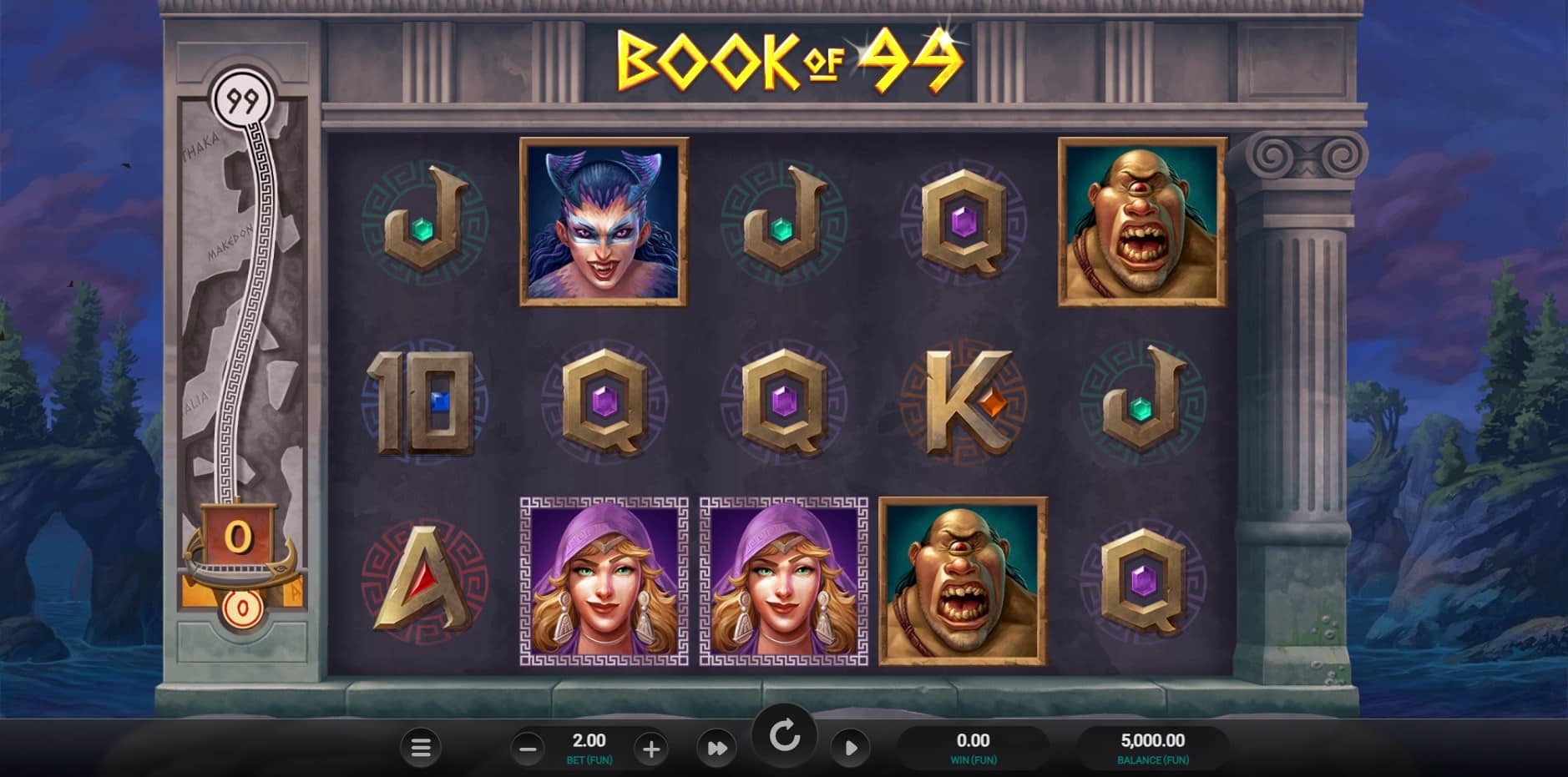
Task: Decrease the bet with minus button
Action: point(528,749)
